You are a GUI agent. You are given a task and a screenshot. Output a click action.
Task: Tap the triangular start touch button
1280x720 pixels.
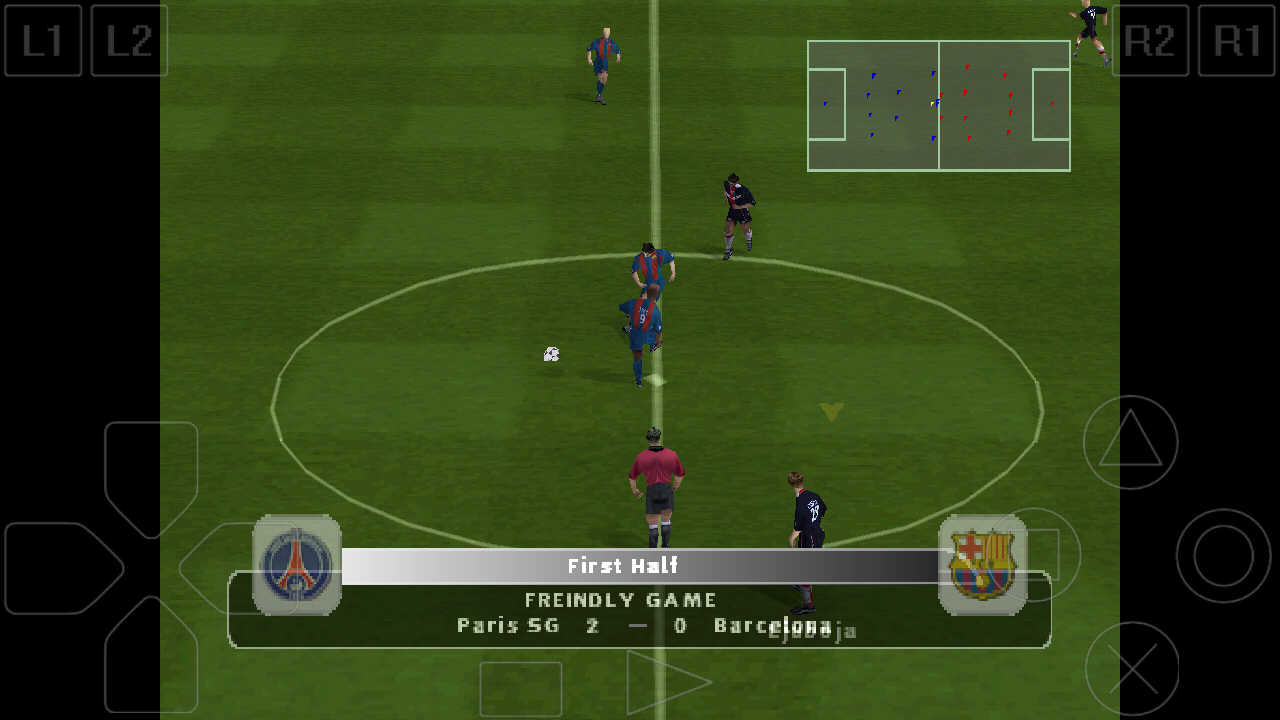pos(665,683)
